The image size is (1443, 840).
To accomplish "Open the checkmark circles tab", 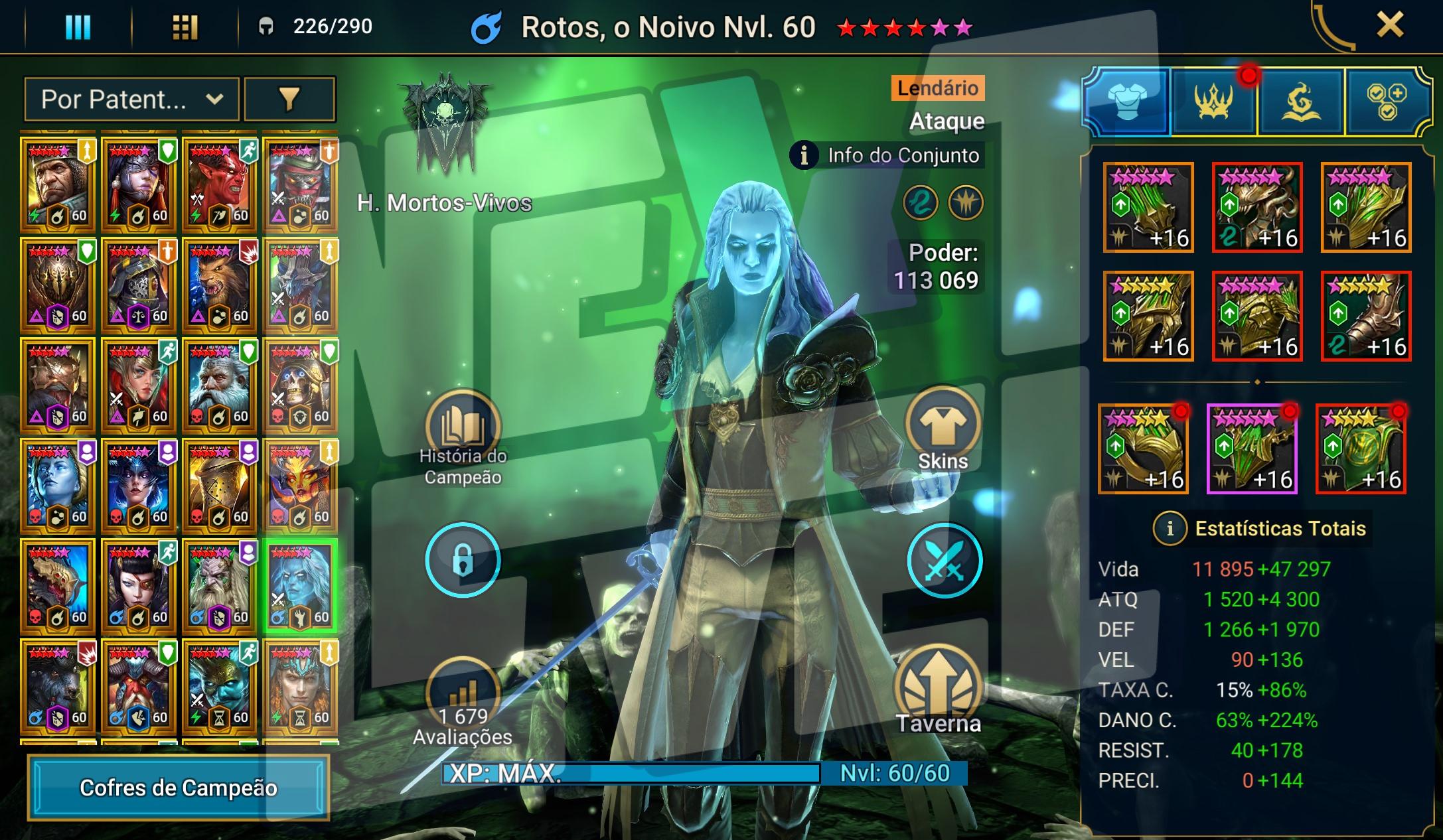I will point(1387,102).
